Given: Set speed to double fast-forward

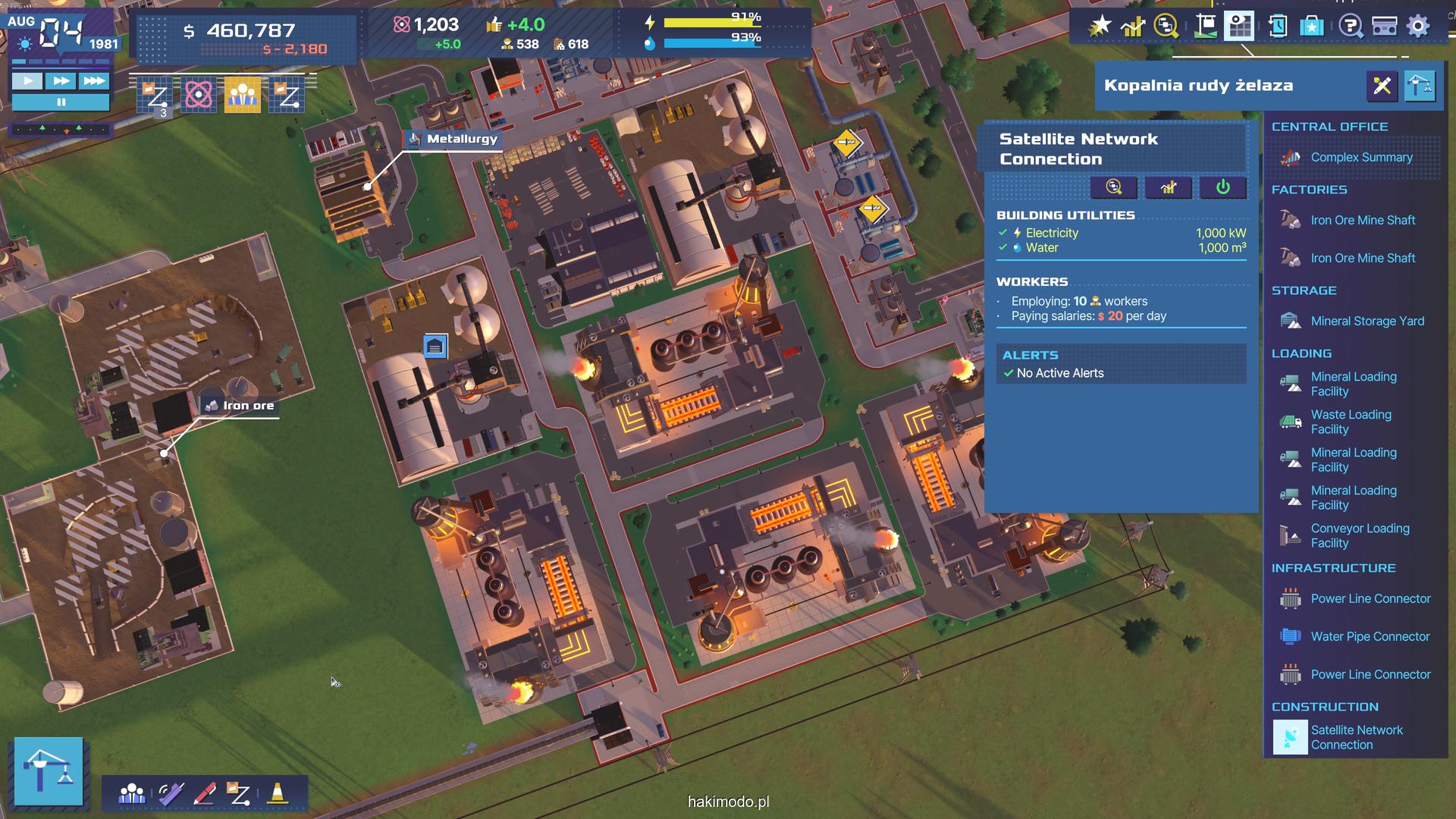Looking at the screenshot, I should tap(61, 80).
